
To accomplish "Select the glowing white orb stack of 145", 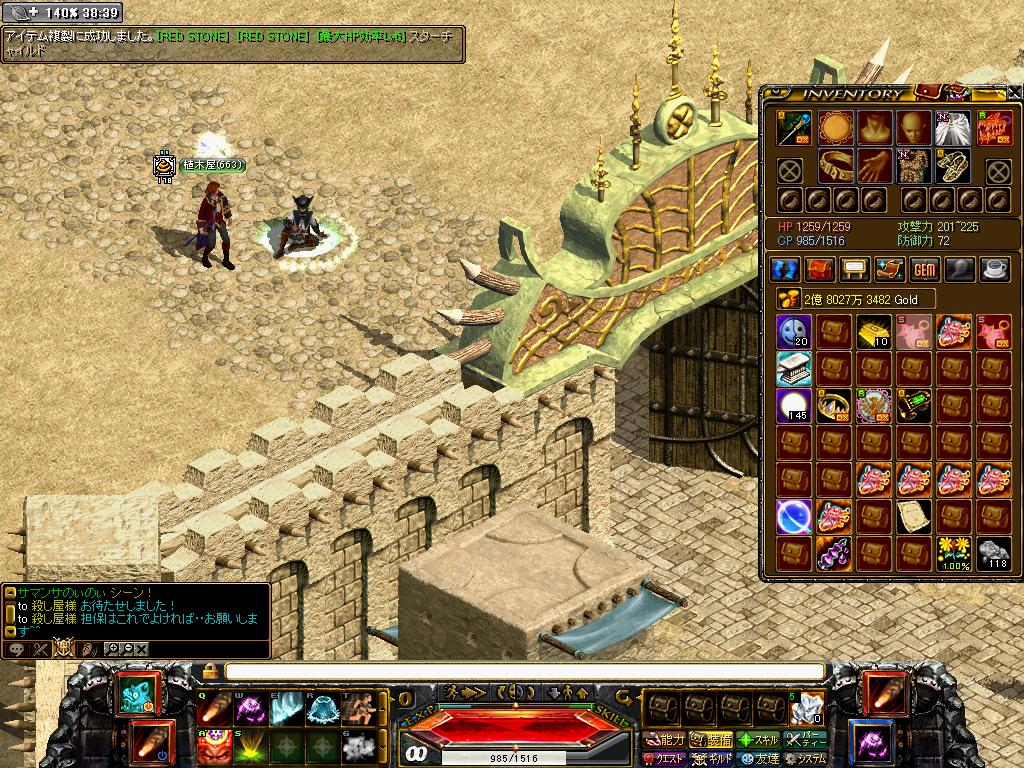I will click(793, 406).
